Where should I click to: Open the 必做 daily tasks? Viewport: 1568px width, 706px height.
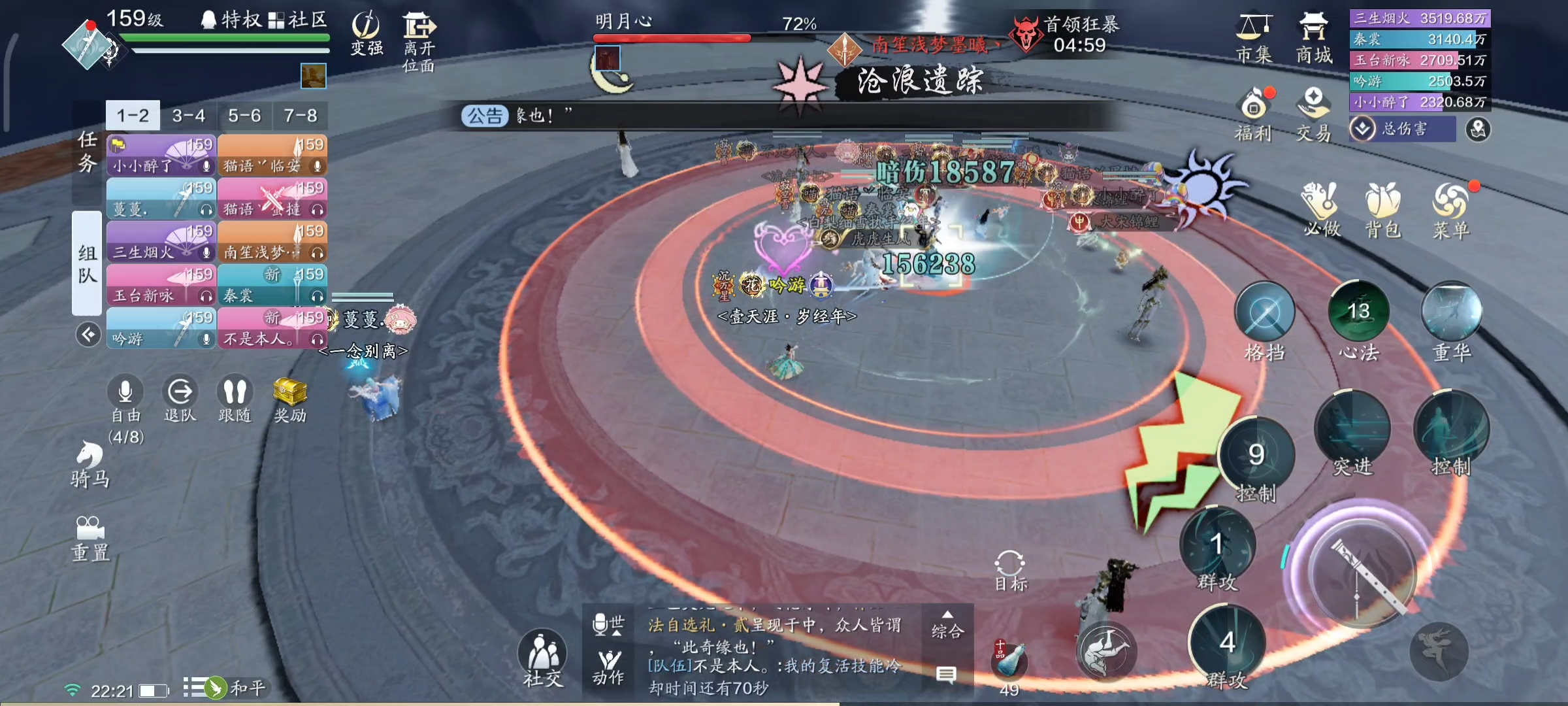[1321, 209]
